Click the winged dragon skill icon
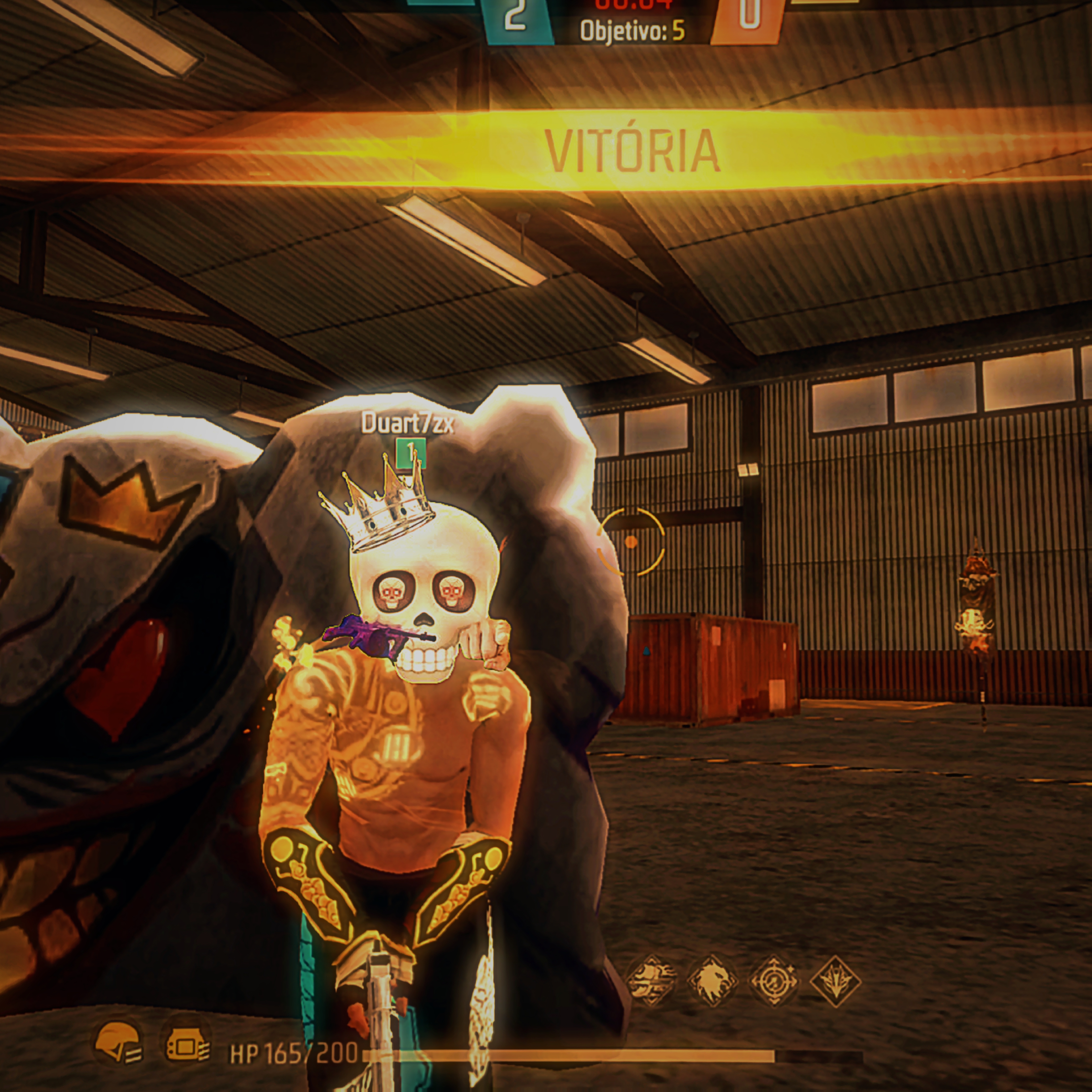 [835, 981]
